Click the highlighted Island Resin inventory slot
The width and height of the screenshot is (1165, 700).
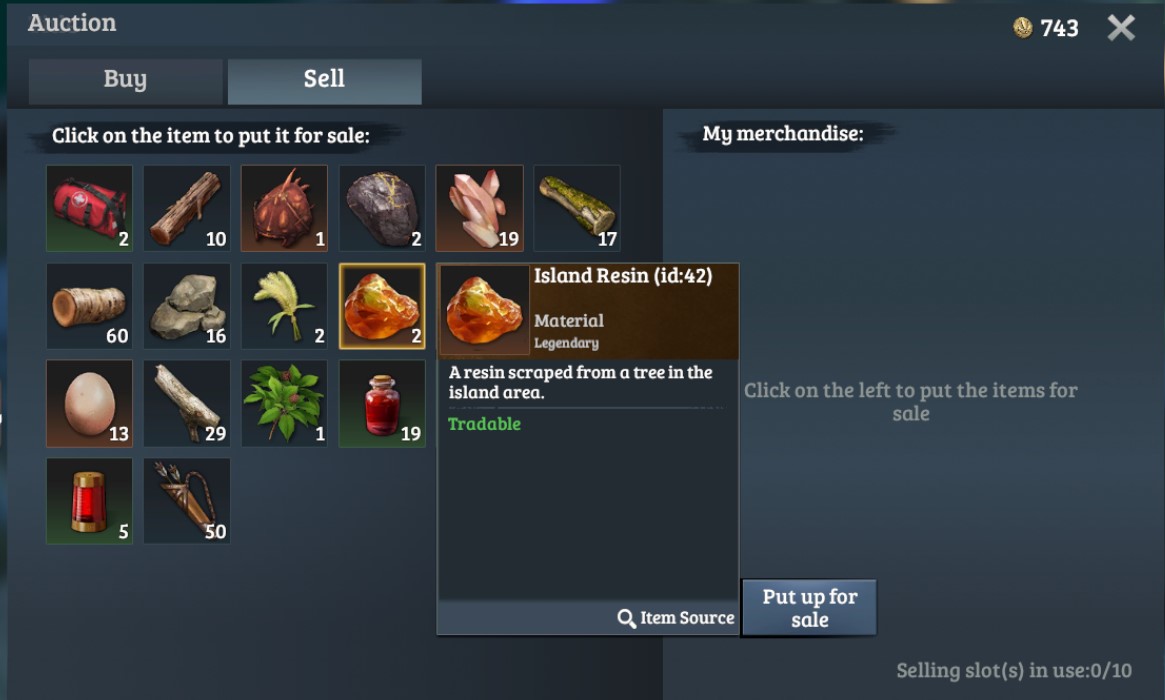(382, 306)
